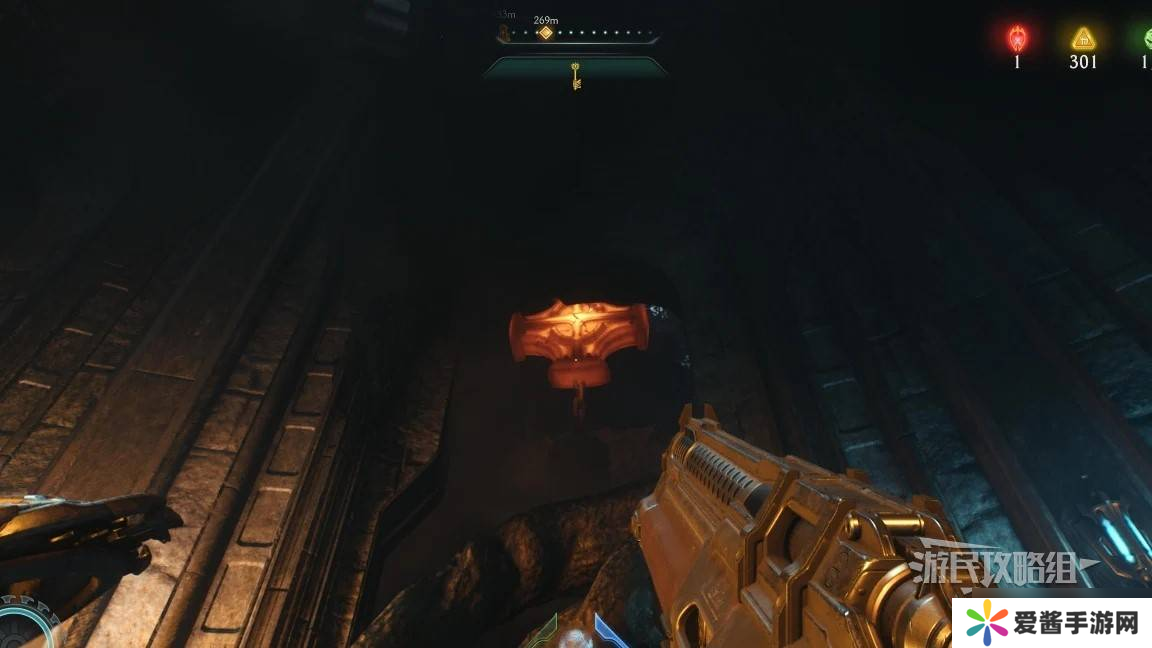Select the green resource icon at screen edge
Viewport: 1152px width, 648px height.
coord(1146,39)
